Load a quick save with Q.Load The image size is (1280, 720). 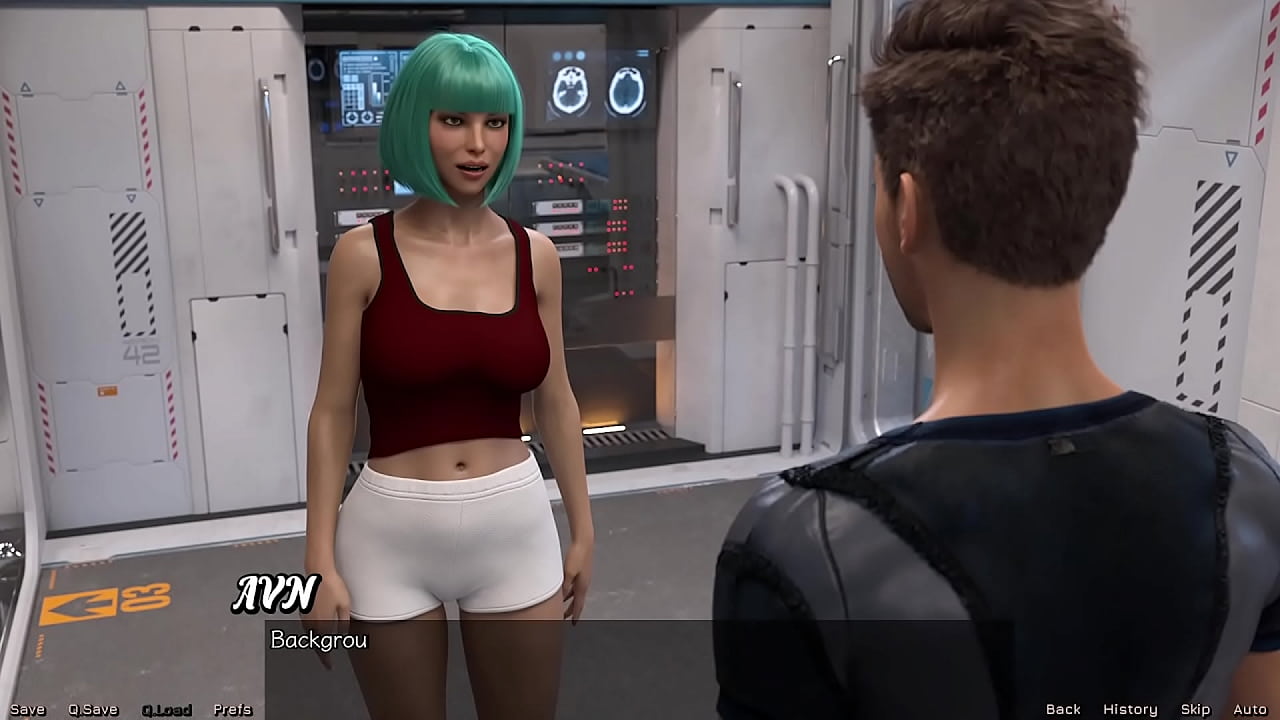tap(165, 709)
